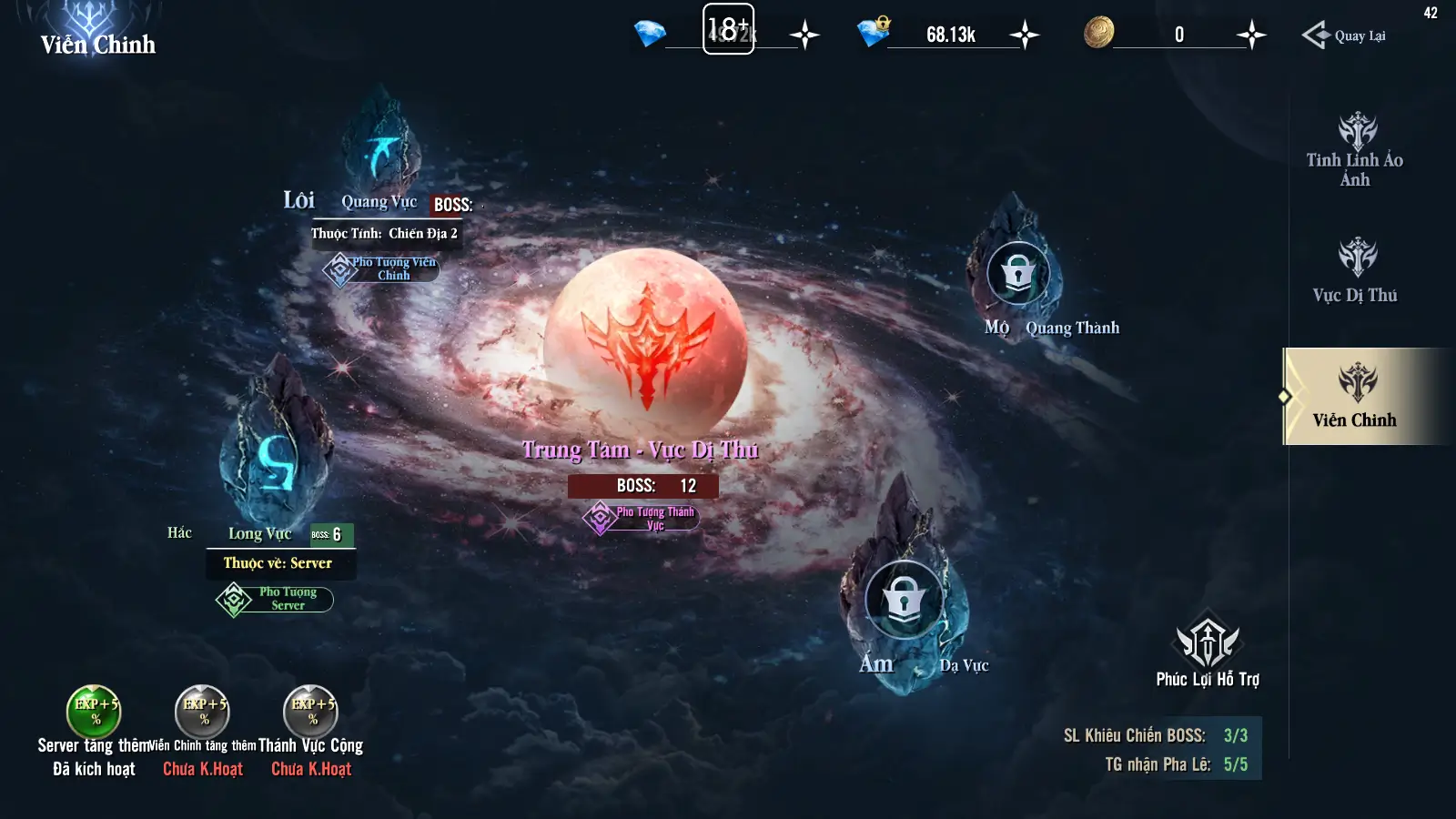Select the Viễn Chinh tab
This screenshot has width=1456, height=819.
1354,396
